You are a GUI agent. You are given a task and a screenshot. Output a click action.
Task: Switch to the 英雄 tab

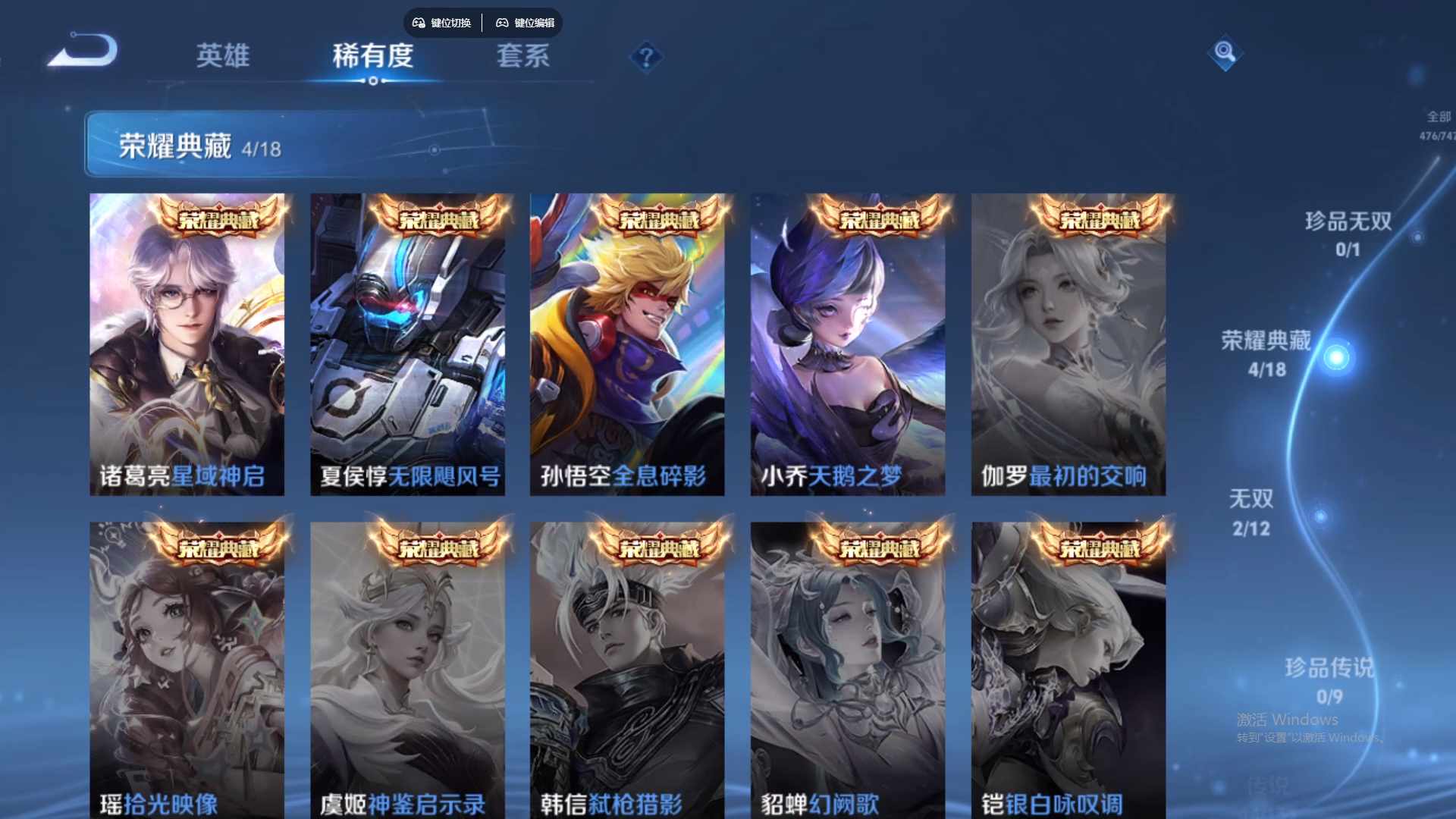pos(224,56)
